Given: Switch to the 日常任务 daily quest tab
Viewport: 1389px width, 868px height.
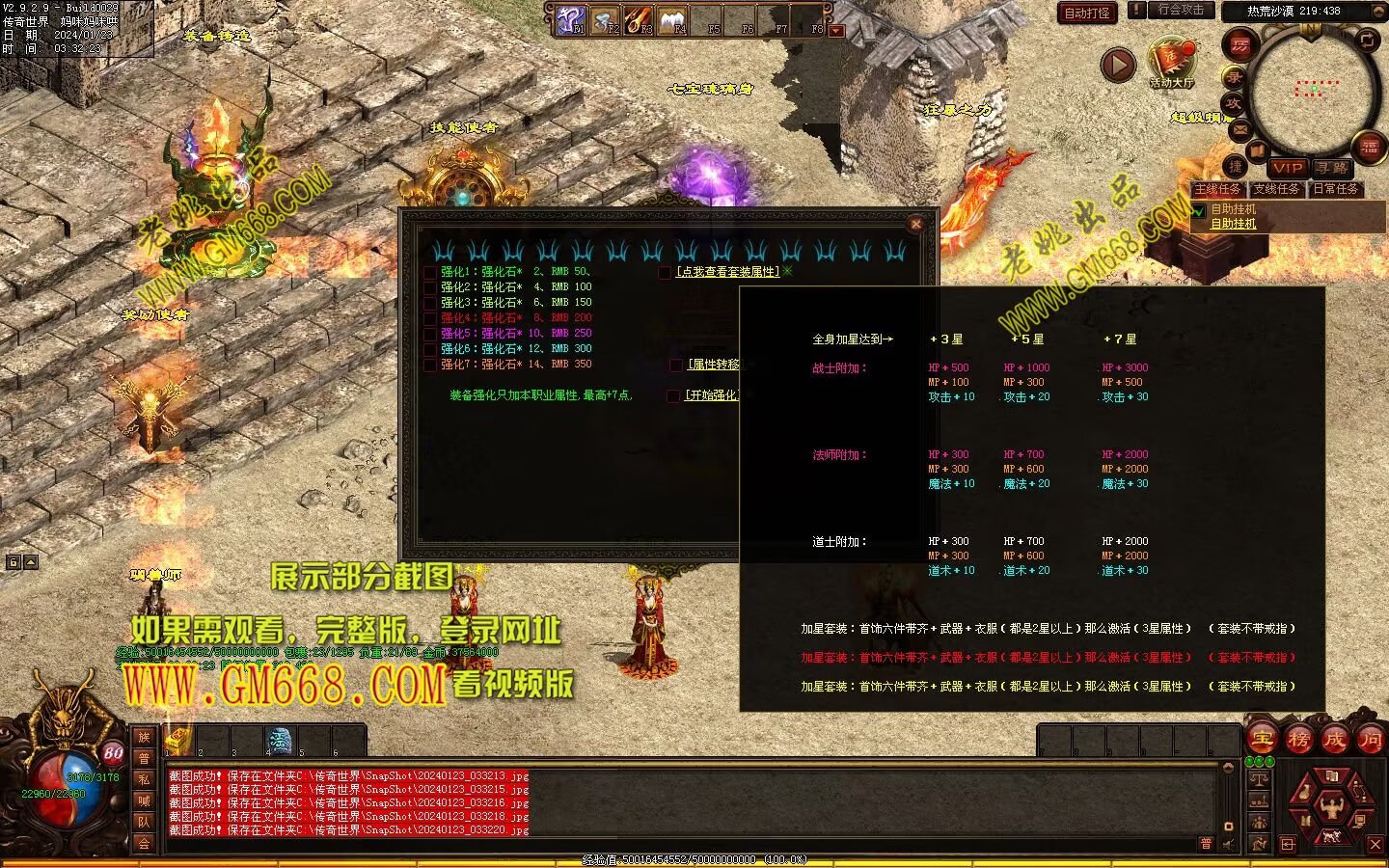Looking at the screenshot, I should pyautogui.click(x=1336, y=189).
